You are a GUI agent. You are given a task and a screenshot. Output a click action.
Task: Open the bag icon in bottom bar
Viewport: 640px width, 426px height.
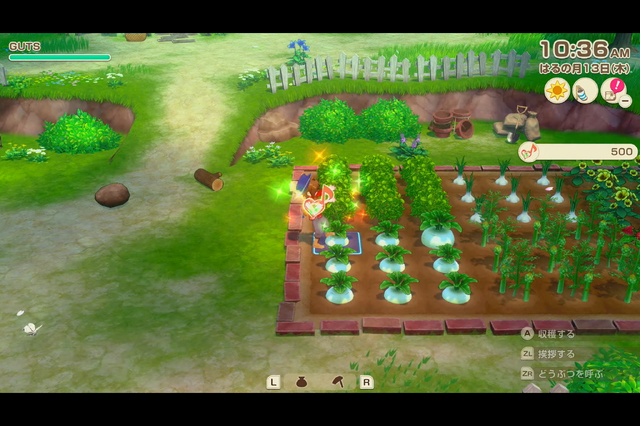(x=303, y=381)
